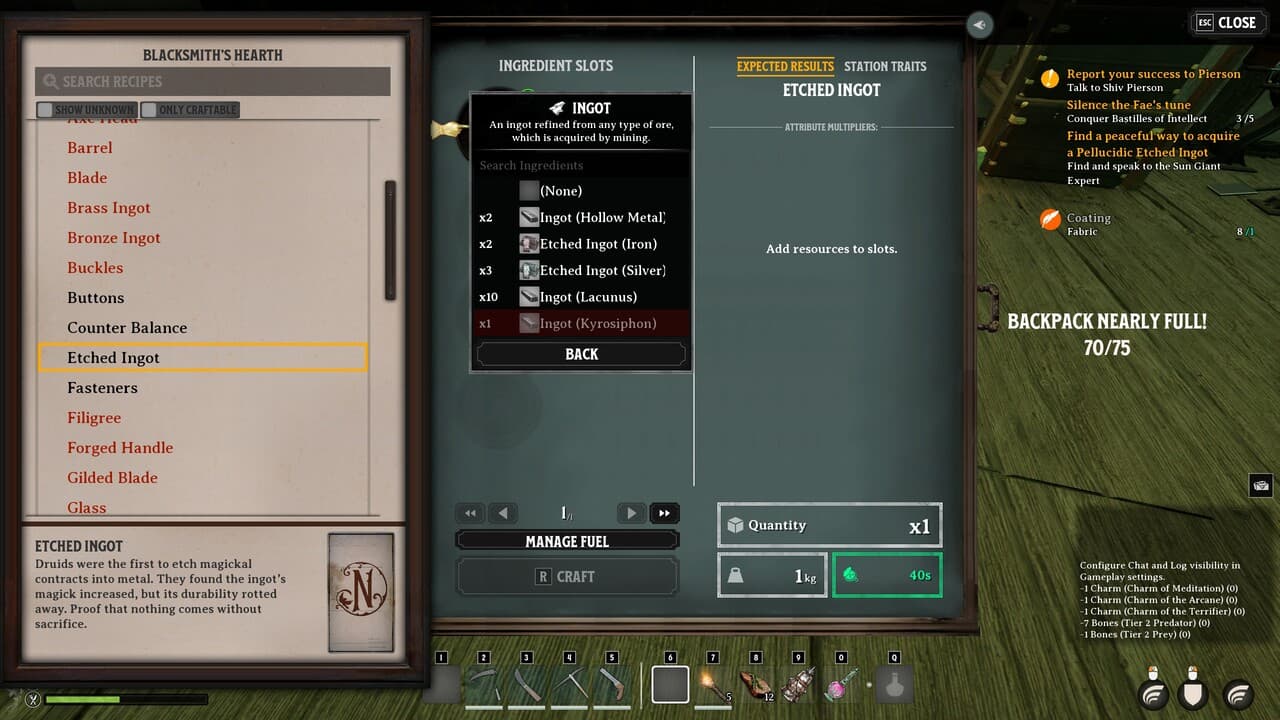Select the torch in hotbar slot 7

point(713,683)
